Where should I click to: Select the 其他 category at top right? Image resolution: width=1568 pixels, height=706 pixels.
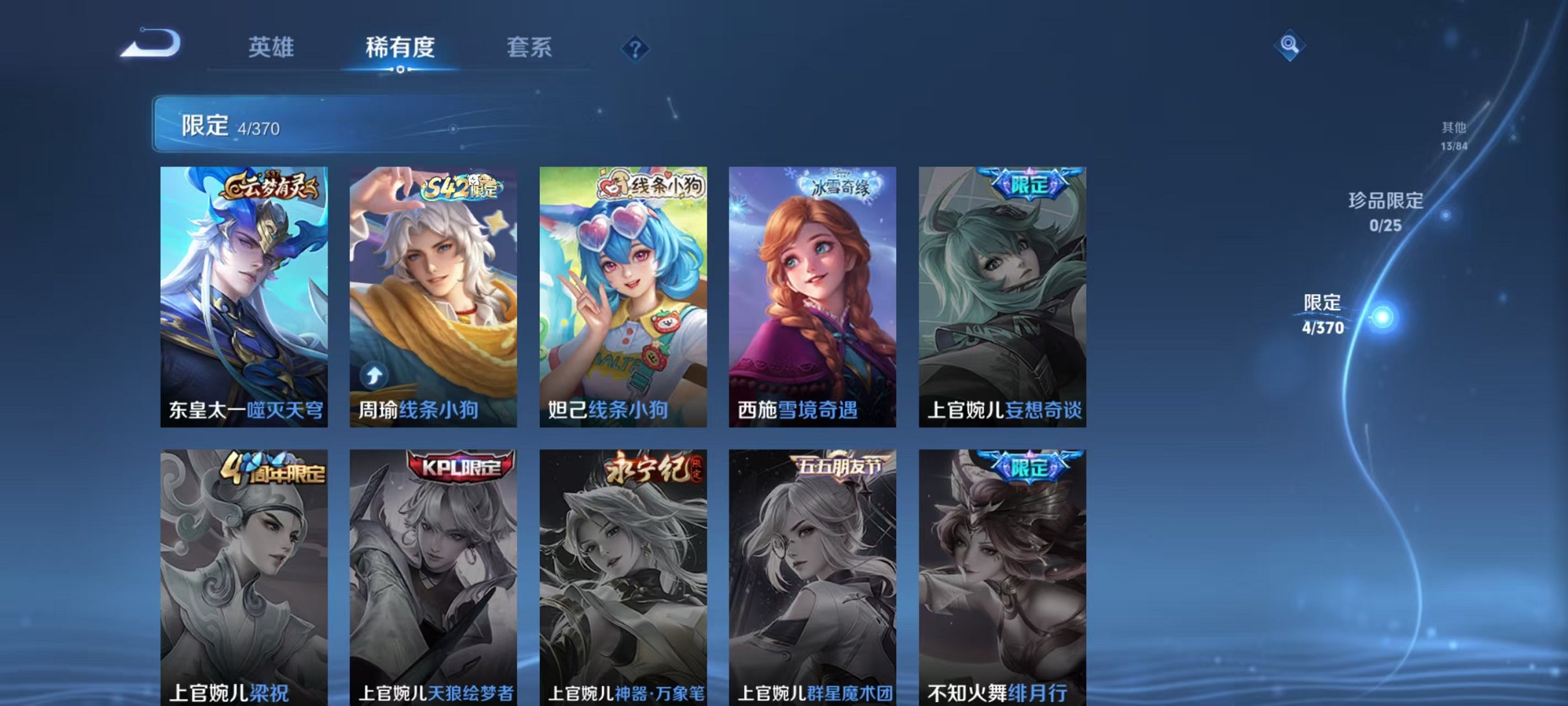[x=1452, y=128]
